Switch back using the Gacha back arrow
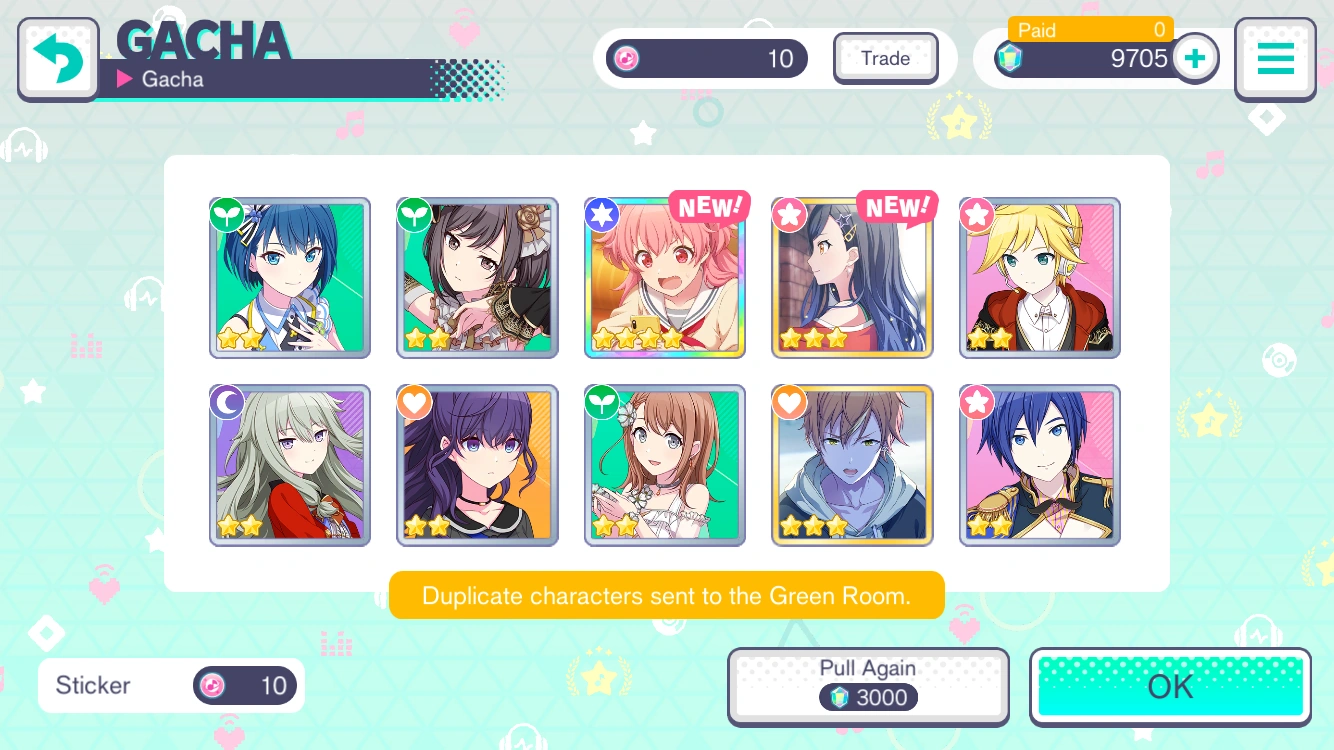 [x=57, y=58]
